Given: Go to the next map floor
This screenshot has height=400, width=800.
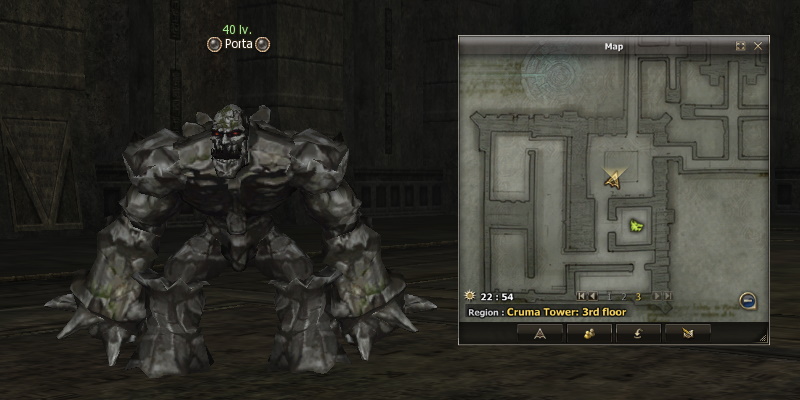Looking at the screenshot, I should point(656,296).
